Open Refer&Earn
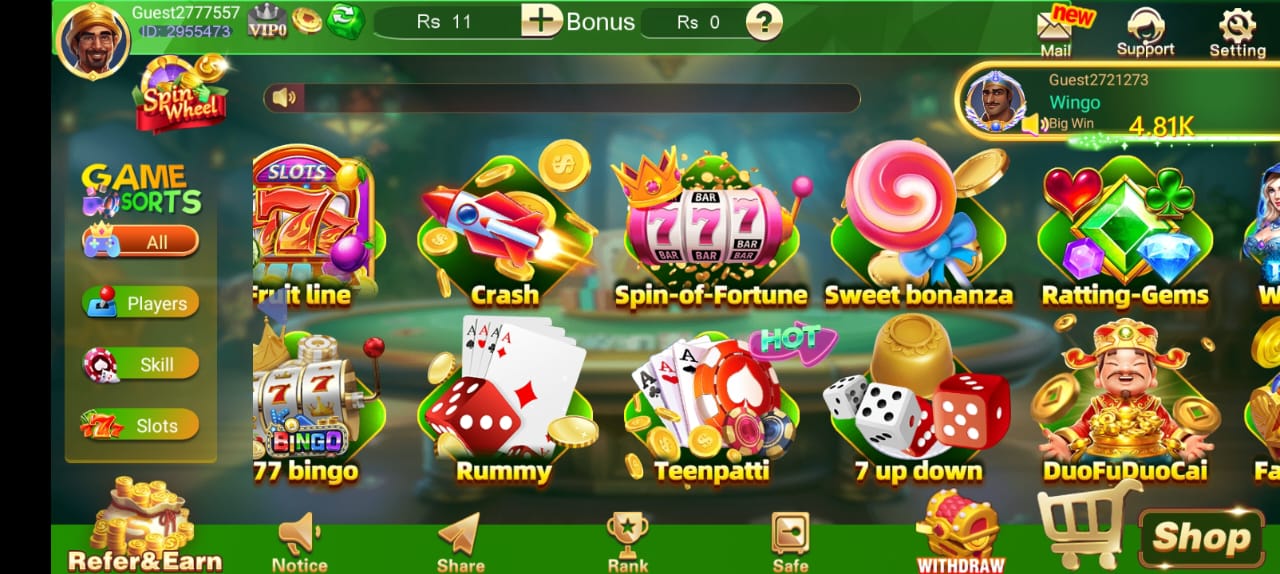This screenshot has width=1280, height=574. [x=143, y=530]
